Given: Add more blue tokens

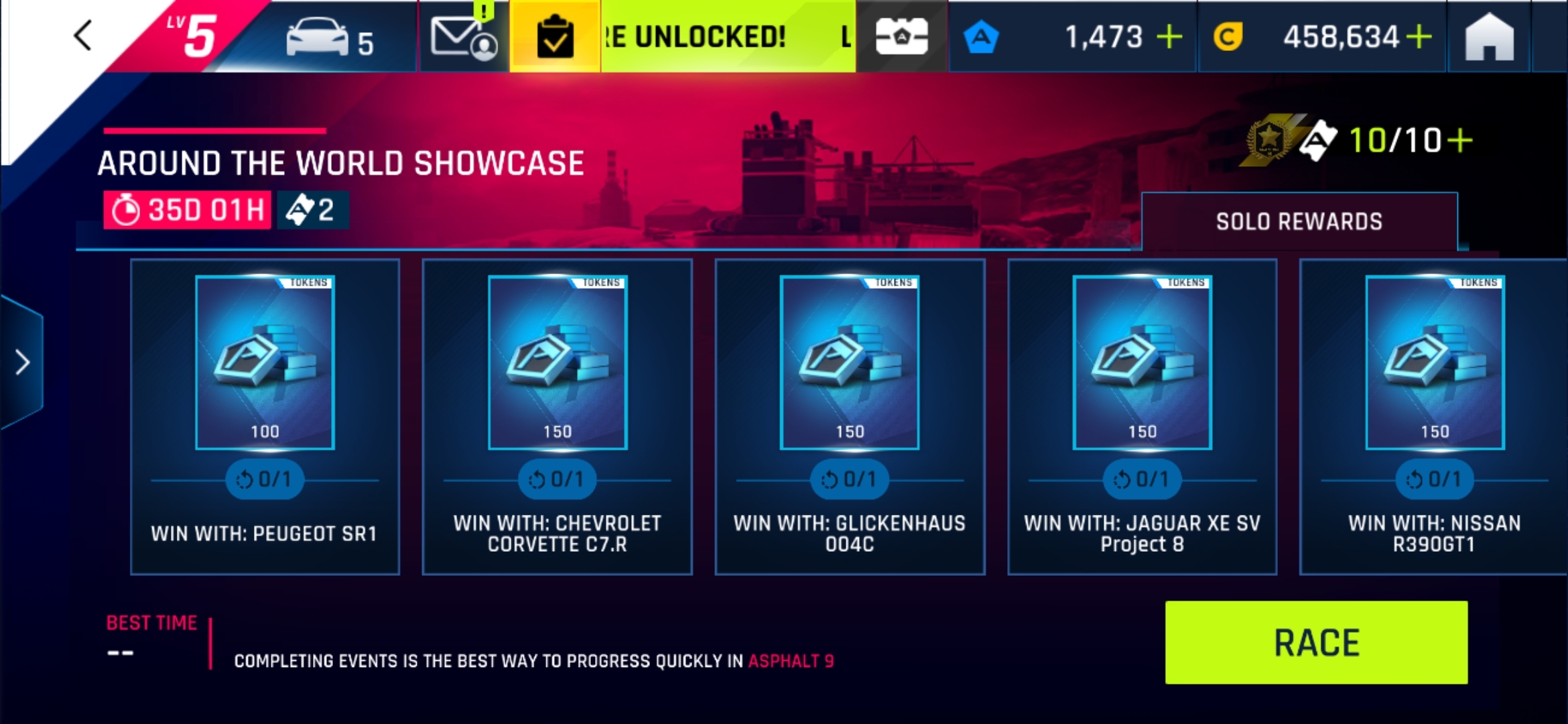Looking at the screenshot, I should [1169, 37].
